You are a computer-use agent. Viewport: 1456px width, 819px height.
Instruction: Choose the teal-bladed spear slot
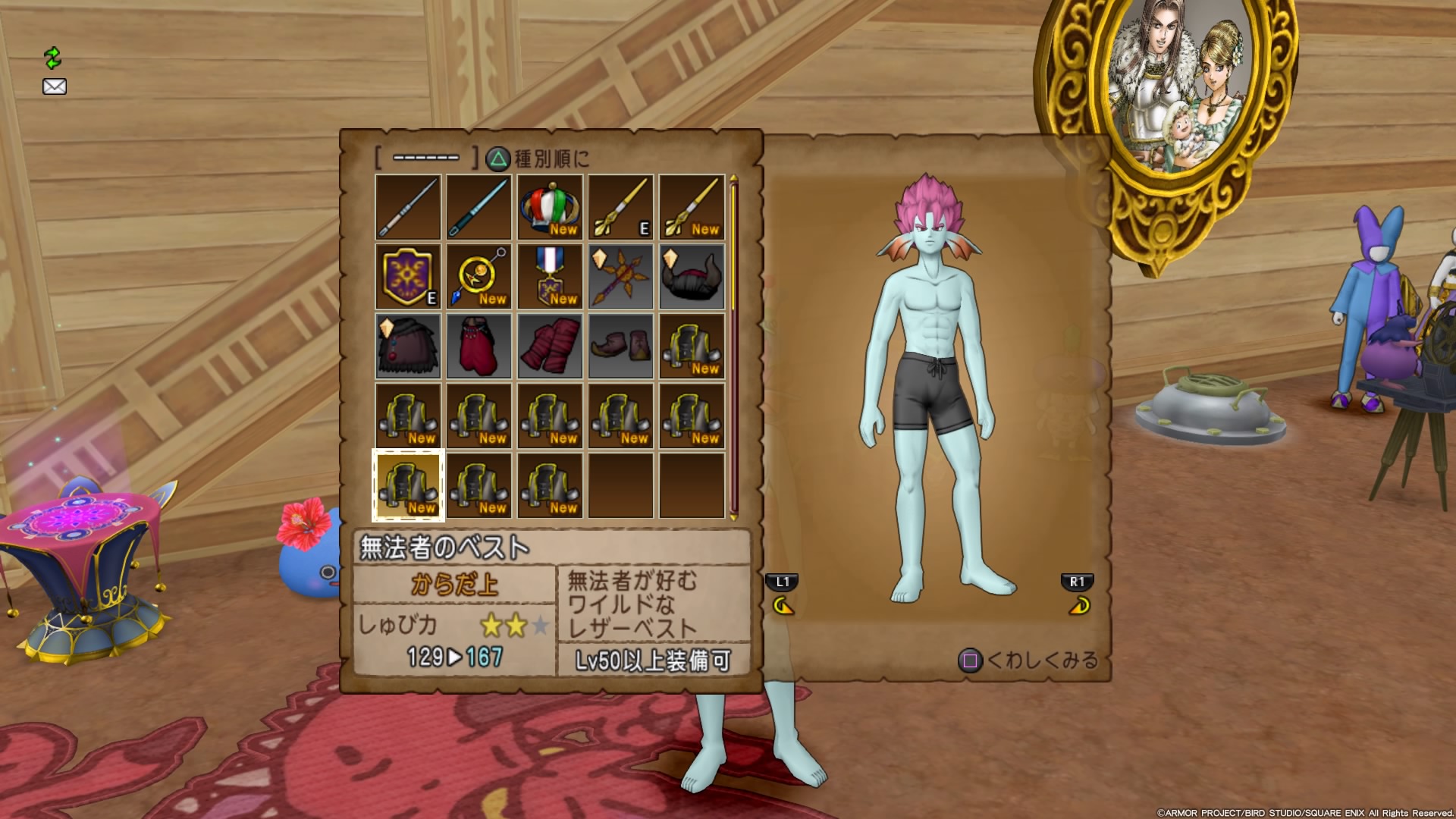pos(479,207)
